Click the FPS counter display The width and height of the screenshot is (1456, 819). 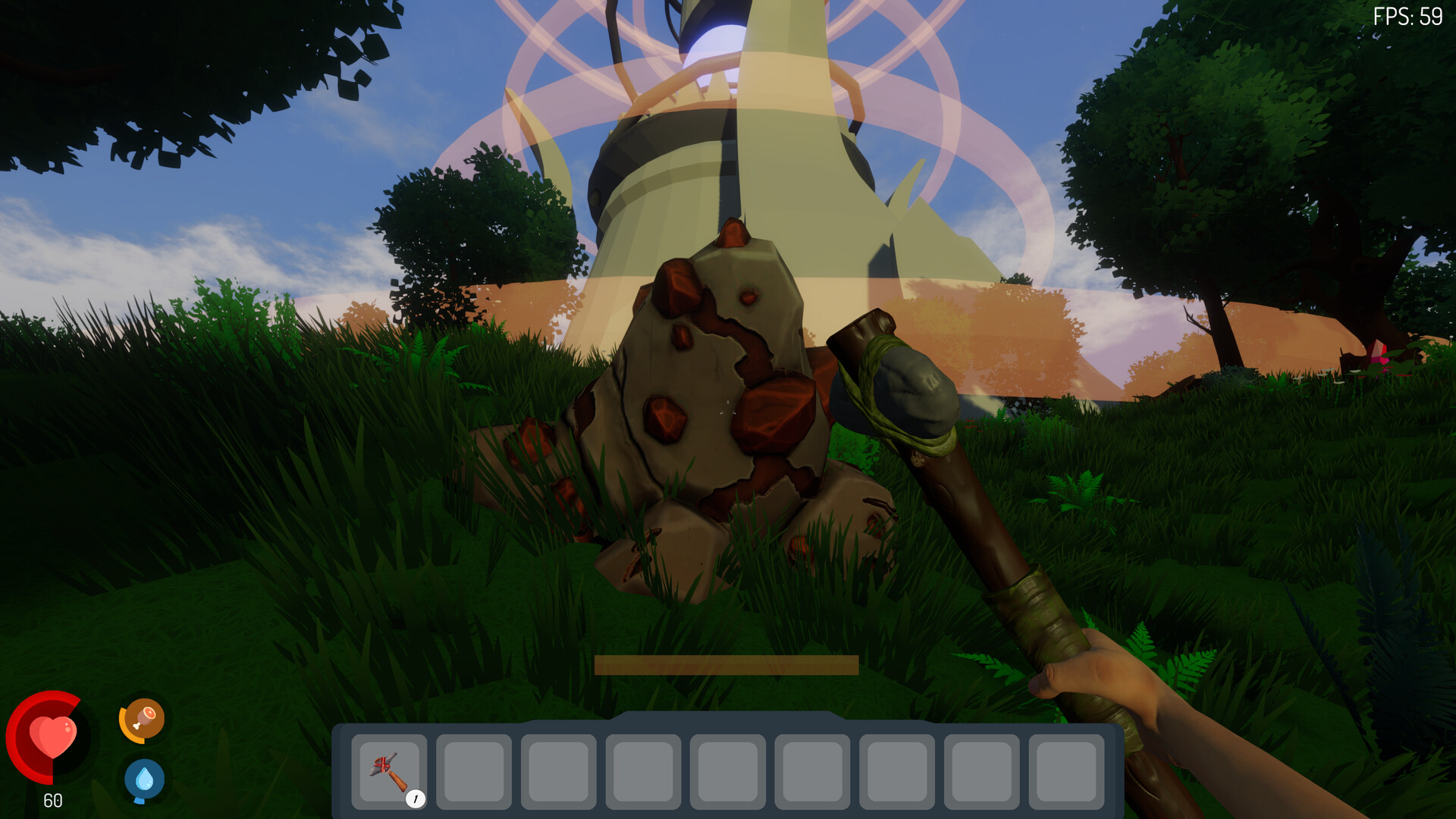coord(1408,15)
